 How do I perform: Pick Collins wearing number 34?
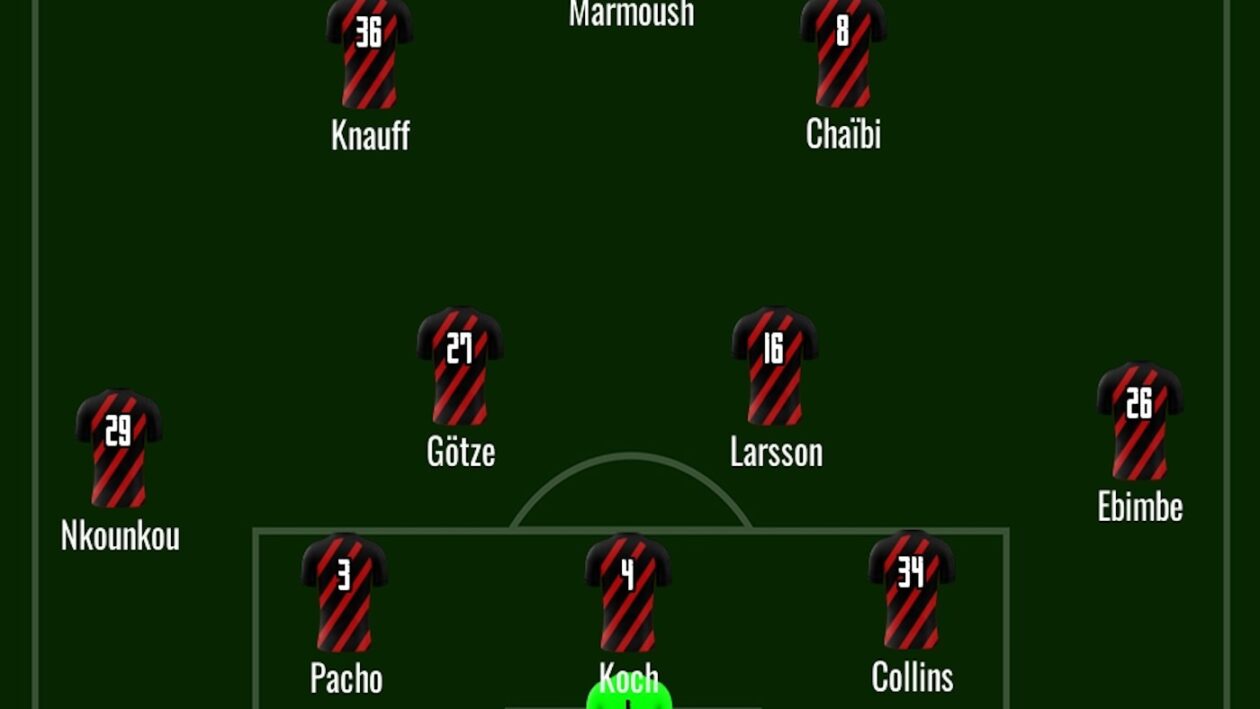911,590
